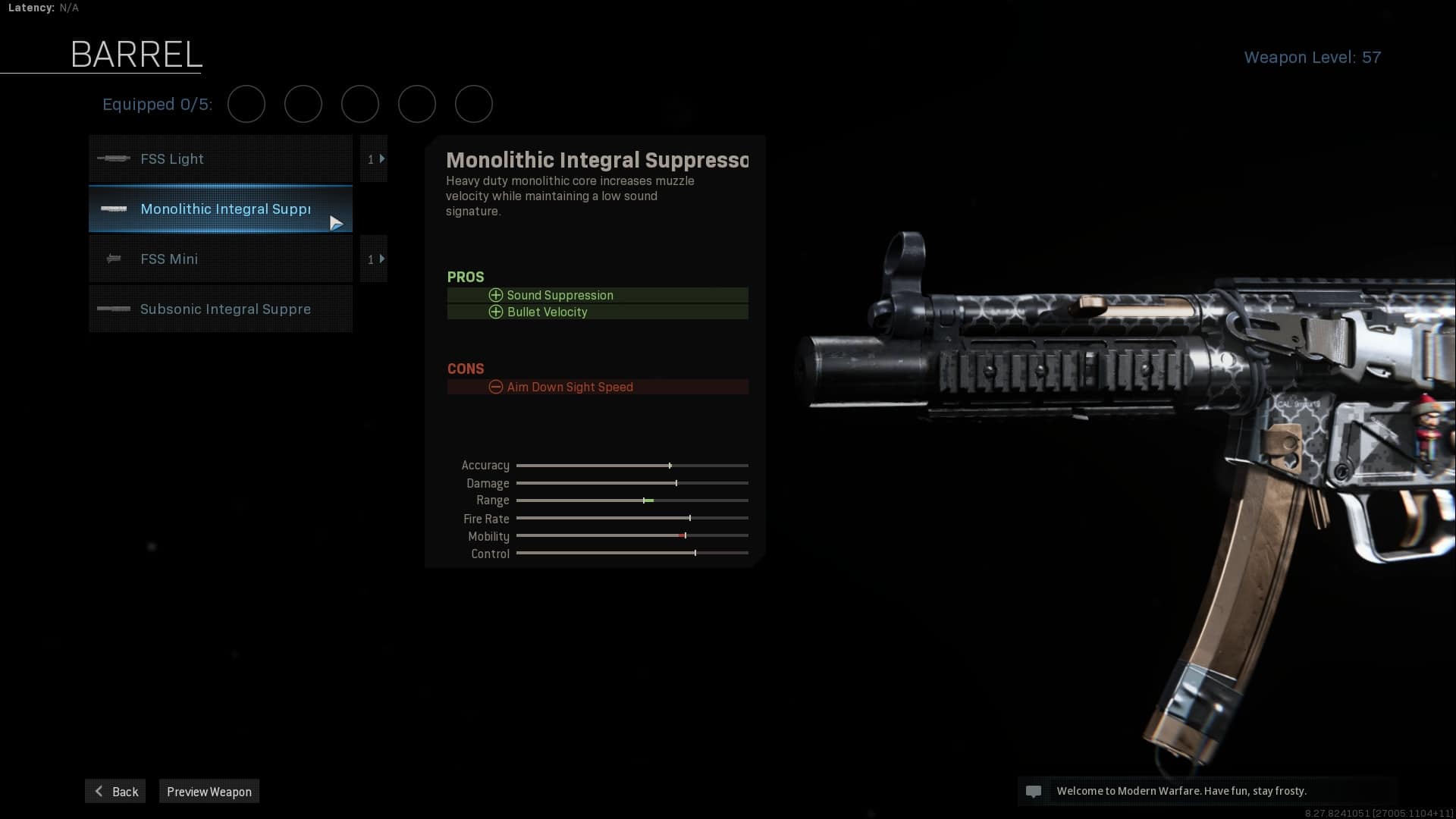Pick the FSS Mini barrel
Viewport: 1456px width, 819px height.
(x=220, y=259)
